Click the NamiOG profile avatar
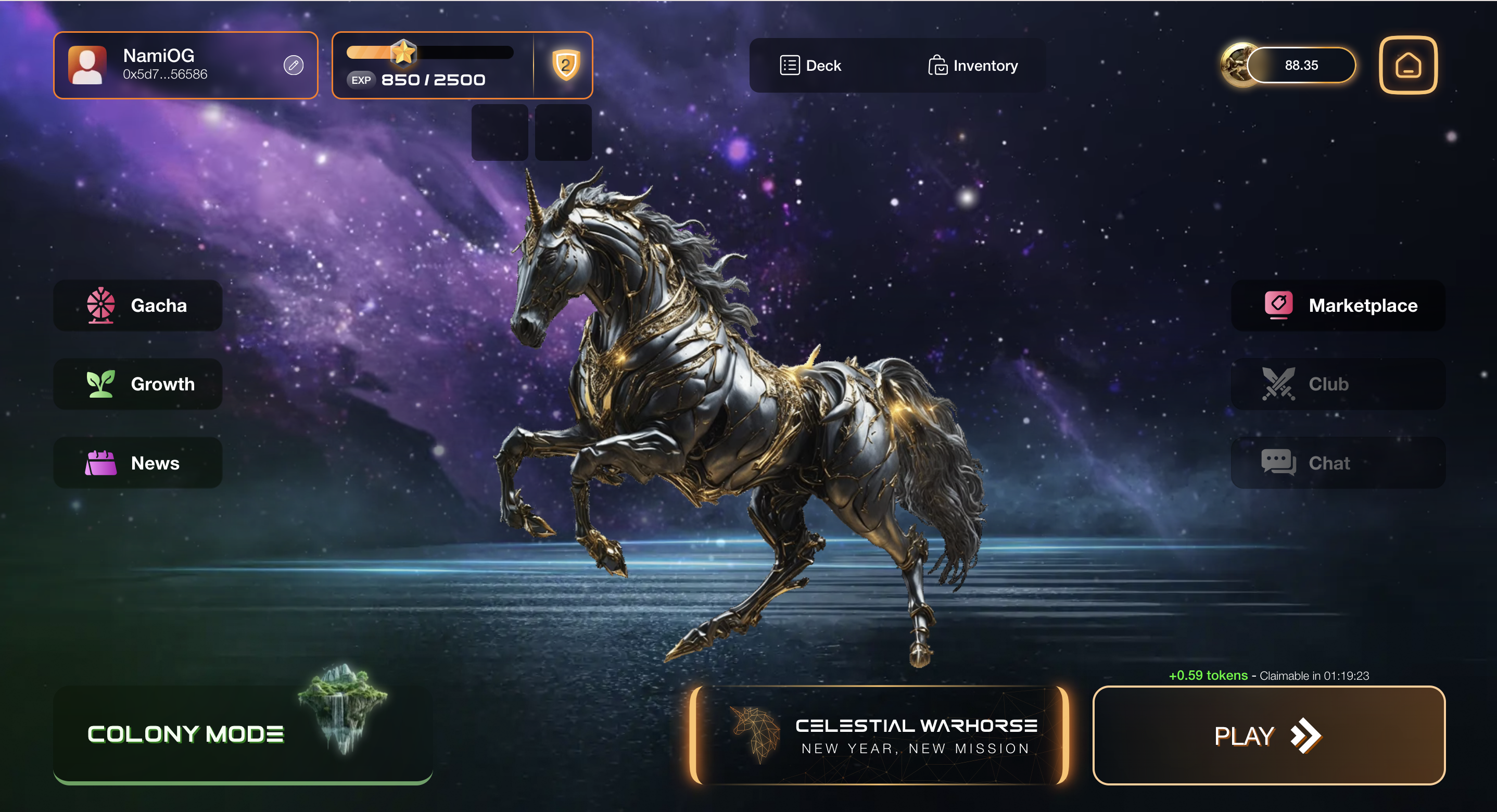The width and height of the screenshot is (1497, 812). pos(88,65)
